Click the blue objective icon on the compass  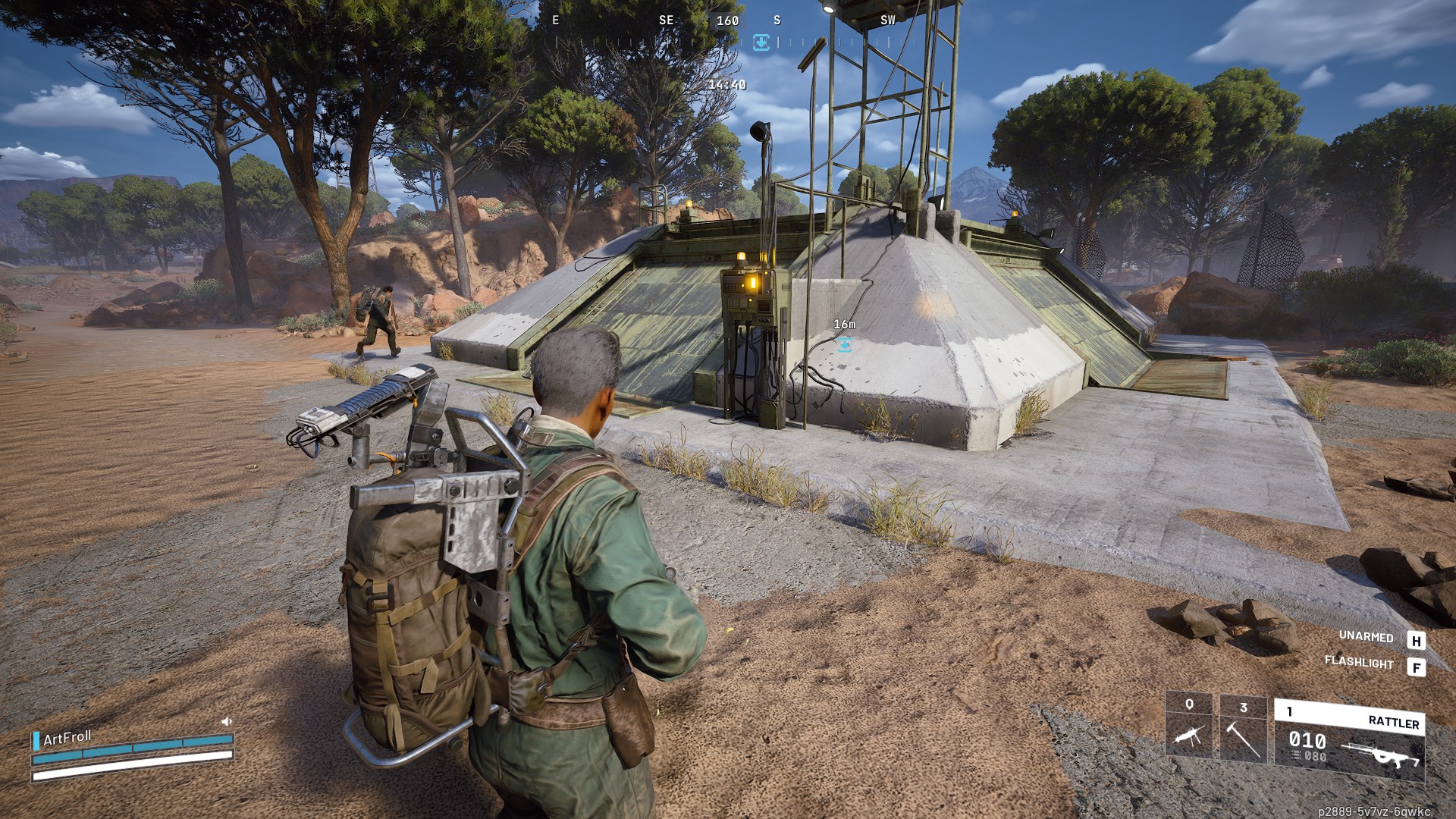click(x=761, y=42)
